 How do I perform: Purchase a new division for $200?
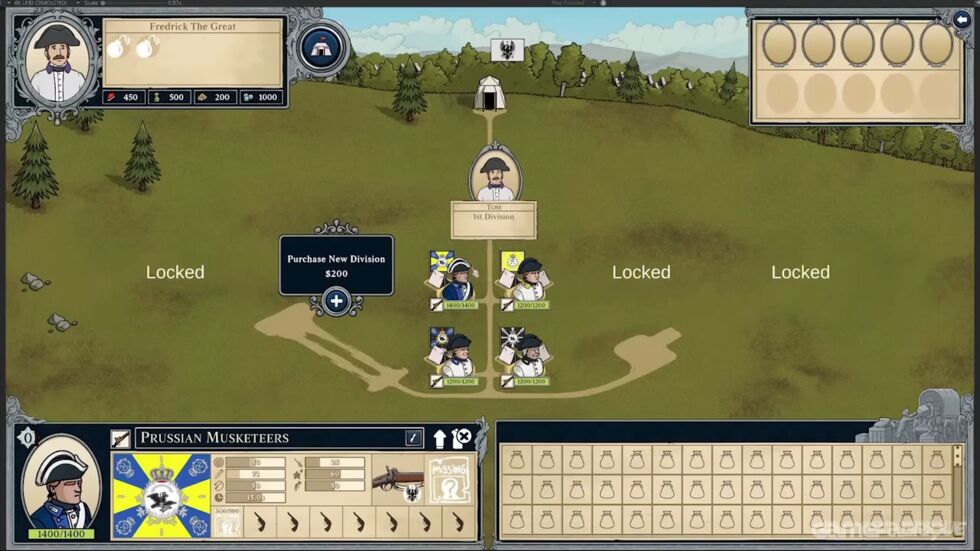pyautogui.click(x=336, y=300)
